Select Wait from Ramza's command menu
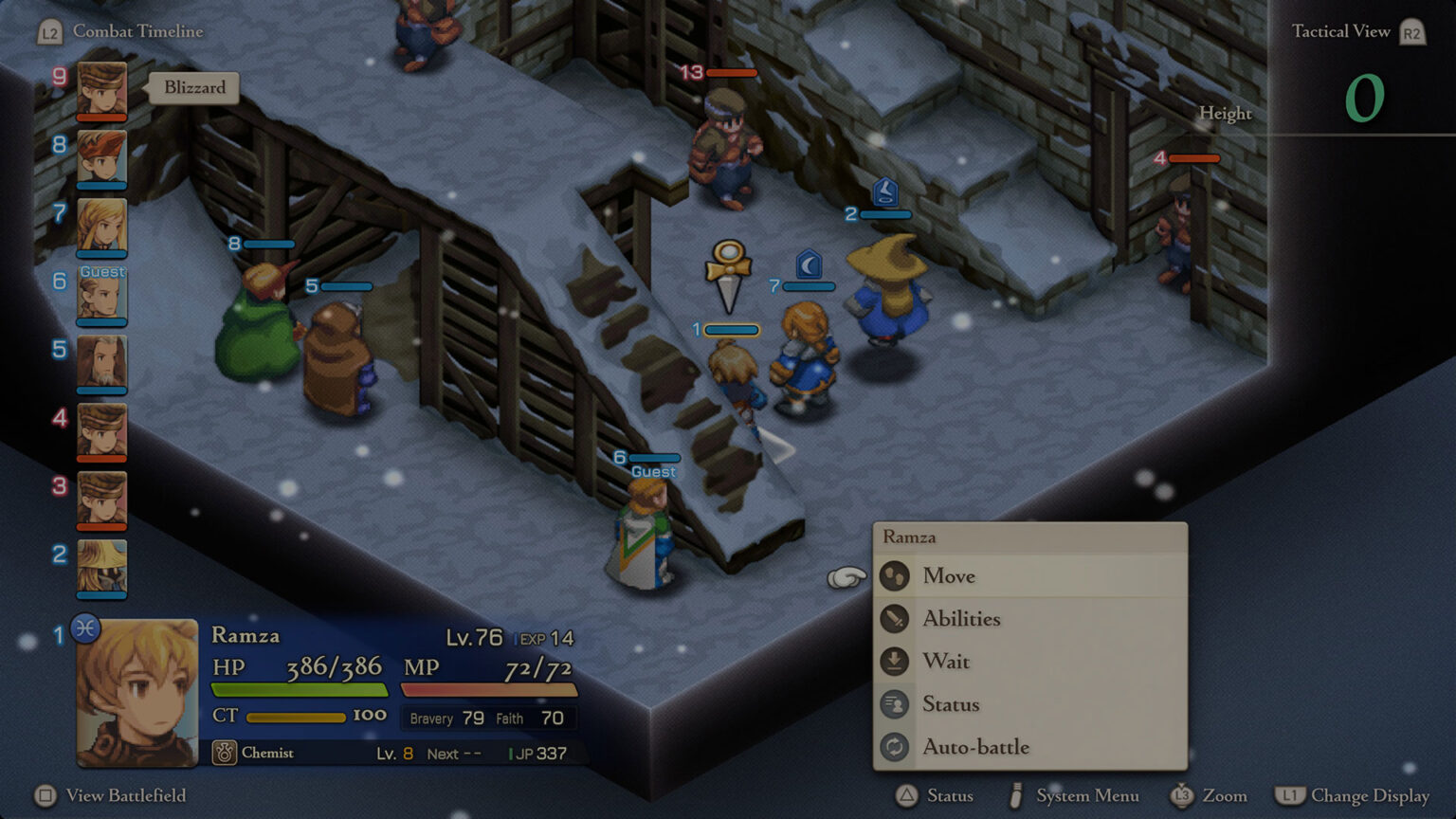Screen dimensions: 1456x819 (947, 662)
